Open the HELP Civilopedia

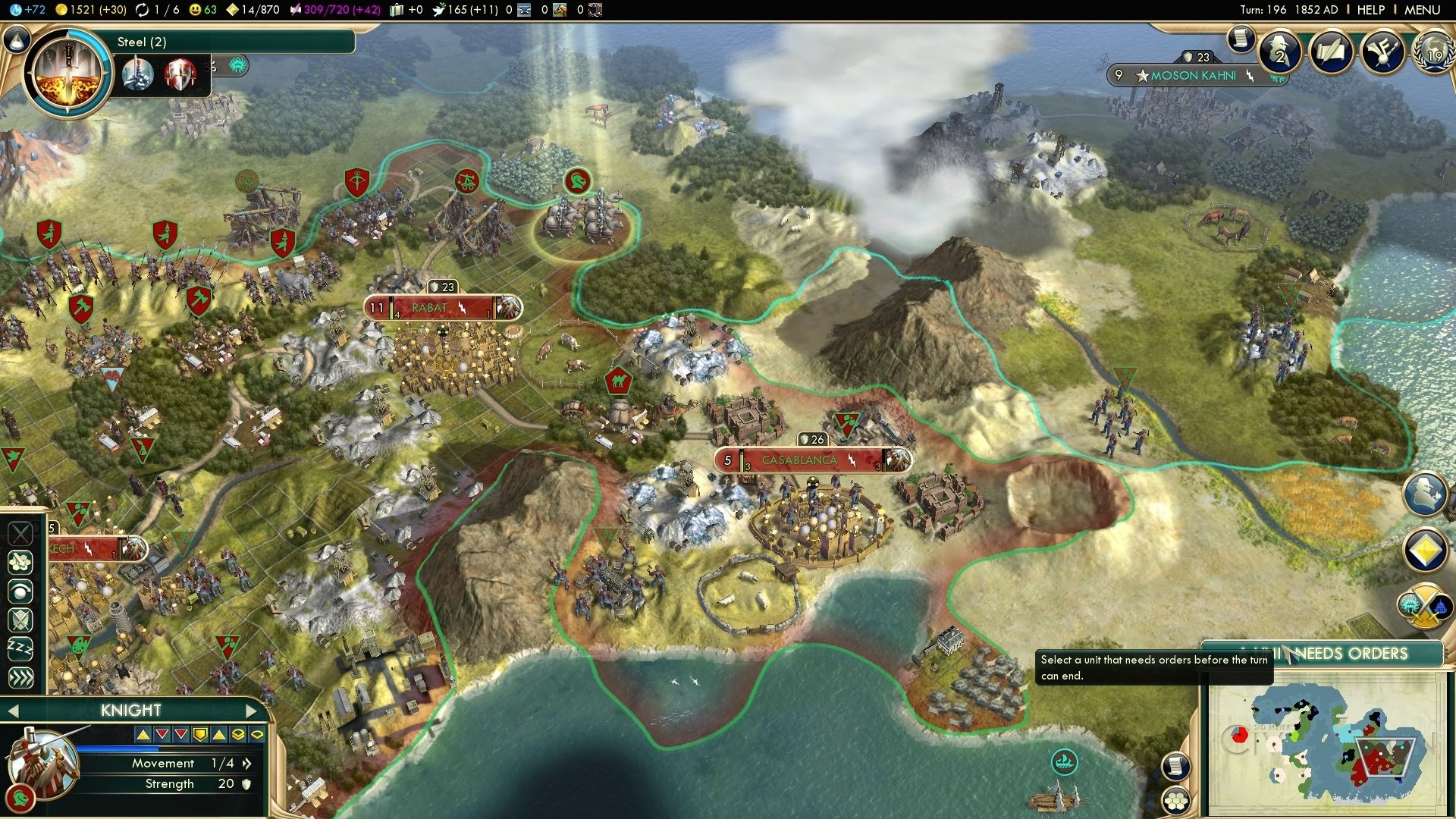tap(1370, 10)
